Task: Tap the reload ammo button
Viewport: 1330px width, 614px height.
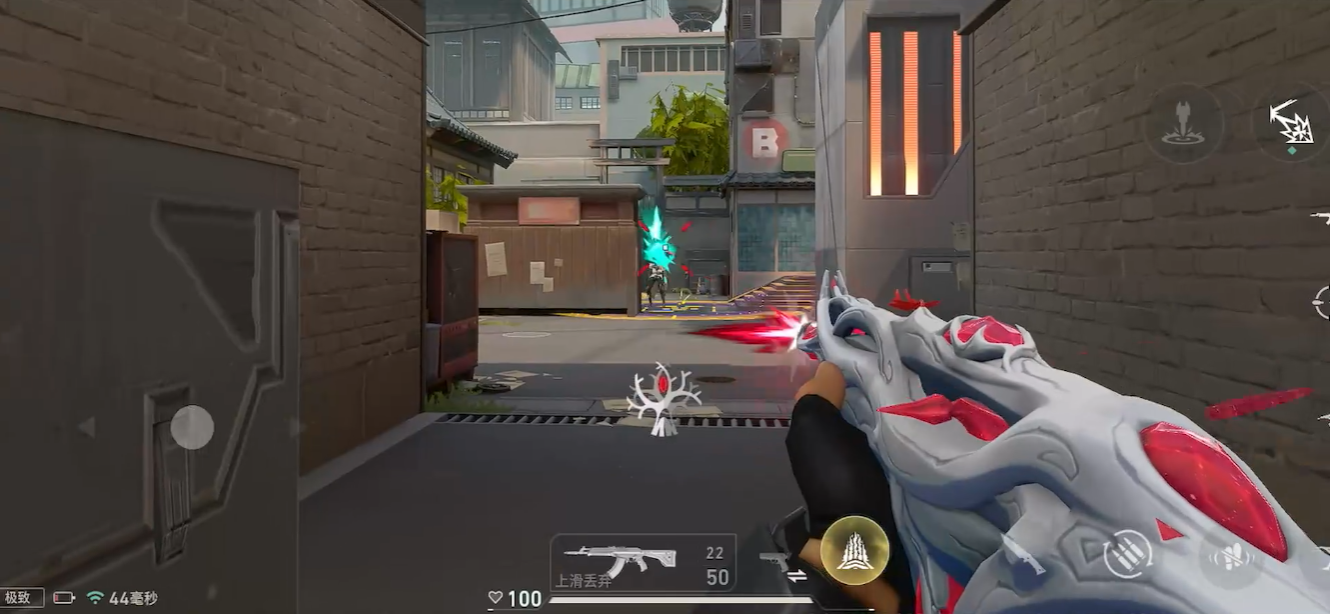Action: 1126,554
